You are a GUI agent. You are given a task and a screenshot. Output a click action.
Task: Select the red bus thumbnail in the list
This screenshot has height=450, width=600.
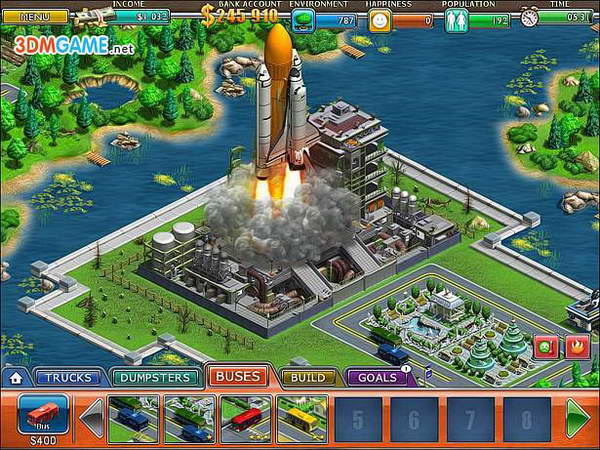pos(245,418)
